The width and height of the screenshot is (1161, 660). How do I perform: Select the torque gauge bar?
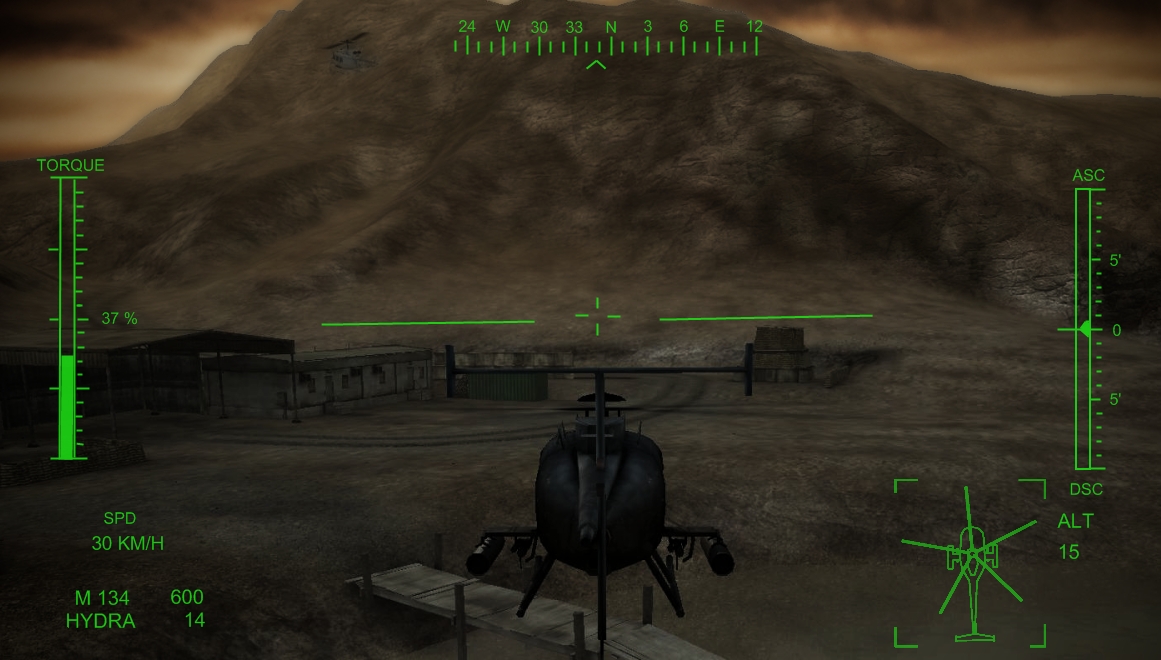[67, 318]
